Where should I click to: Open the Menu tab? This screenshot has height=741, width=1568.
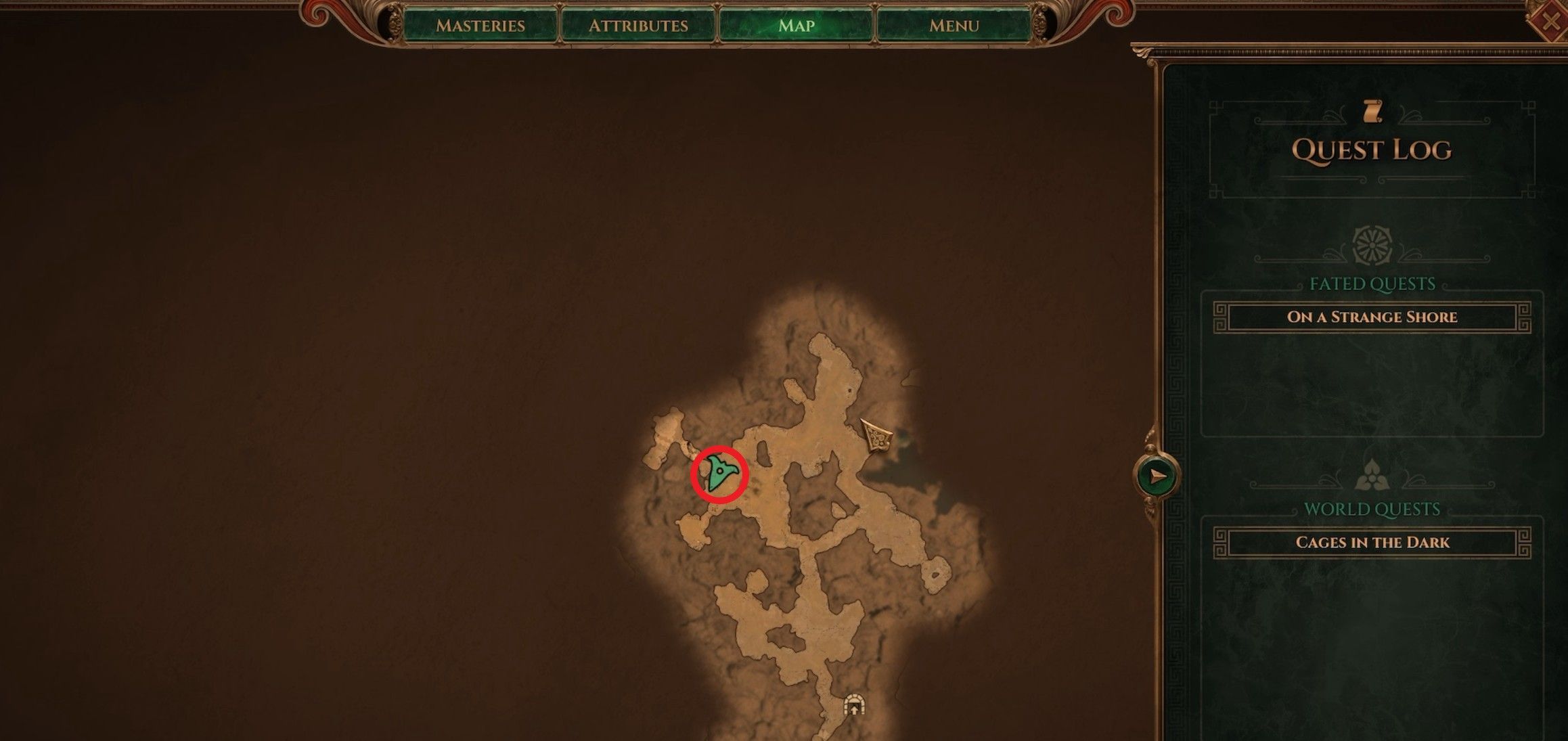pos(954,26)
